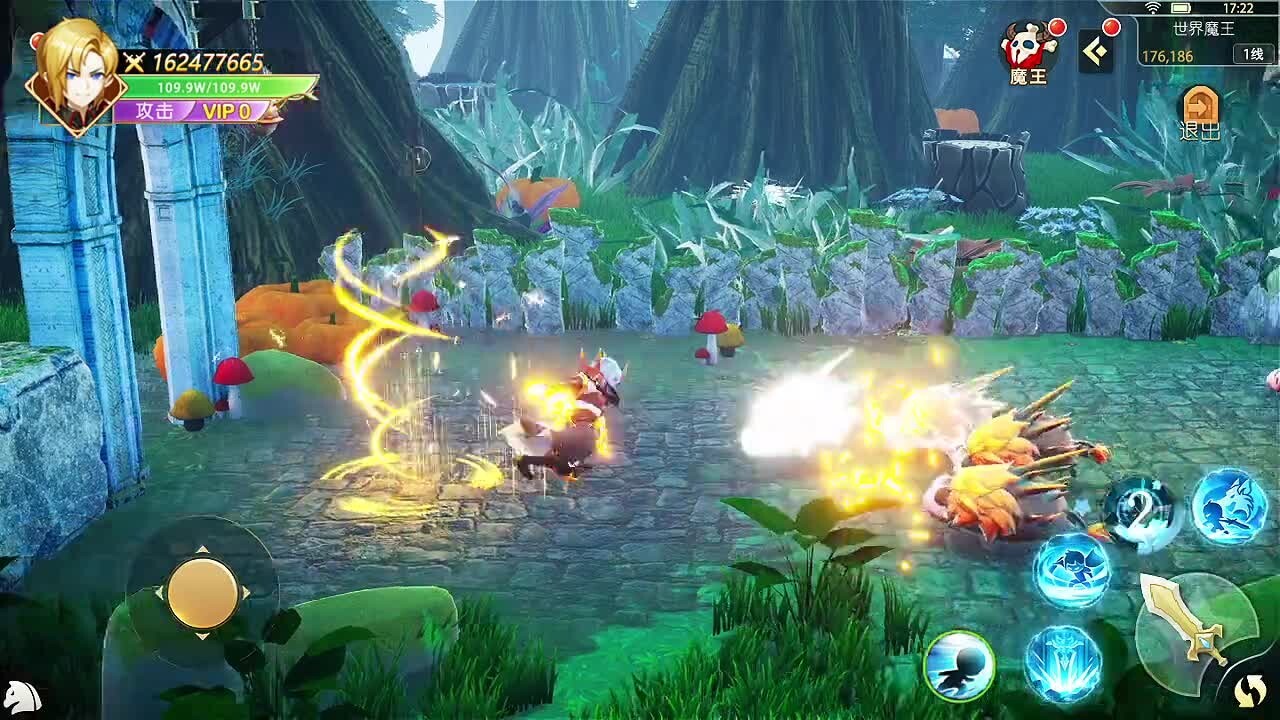Trigger the green-ringed dash skill
The height and width of the screenshot is (720, 1280).
pyautogui.click(x=959, y=665)
